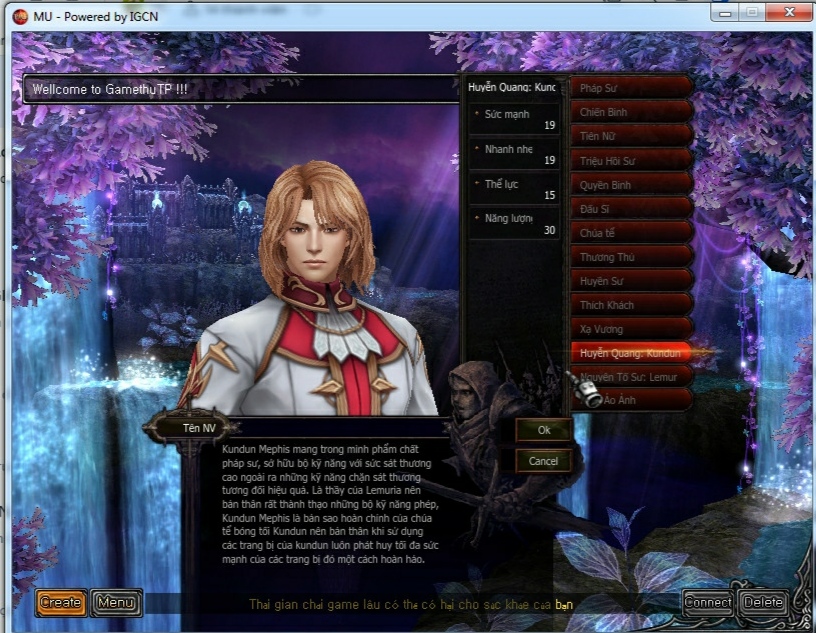Cancel the character creation dialog

pyautogui.click(x=544, y=461)
